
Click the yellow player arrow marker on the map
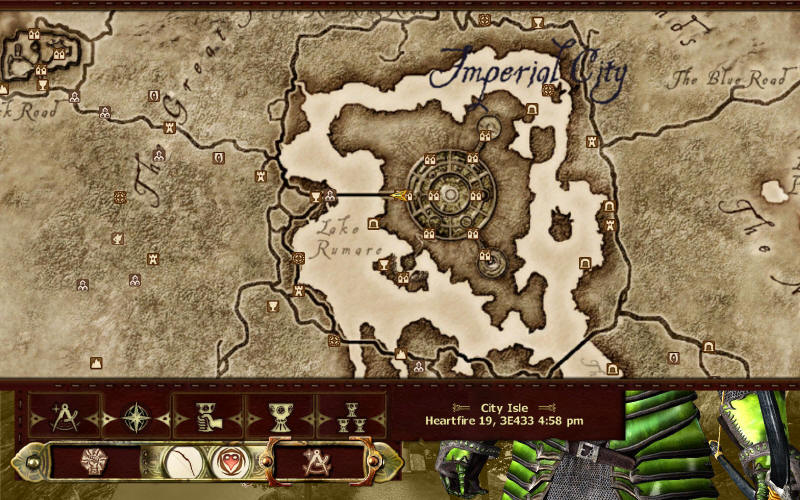(x=403, y=195)
